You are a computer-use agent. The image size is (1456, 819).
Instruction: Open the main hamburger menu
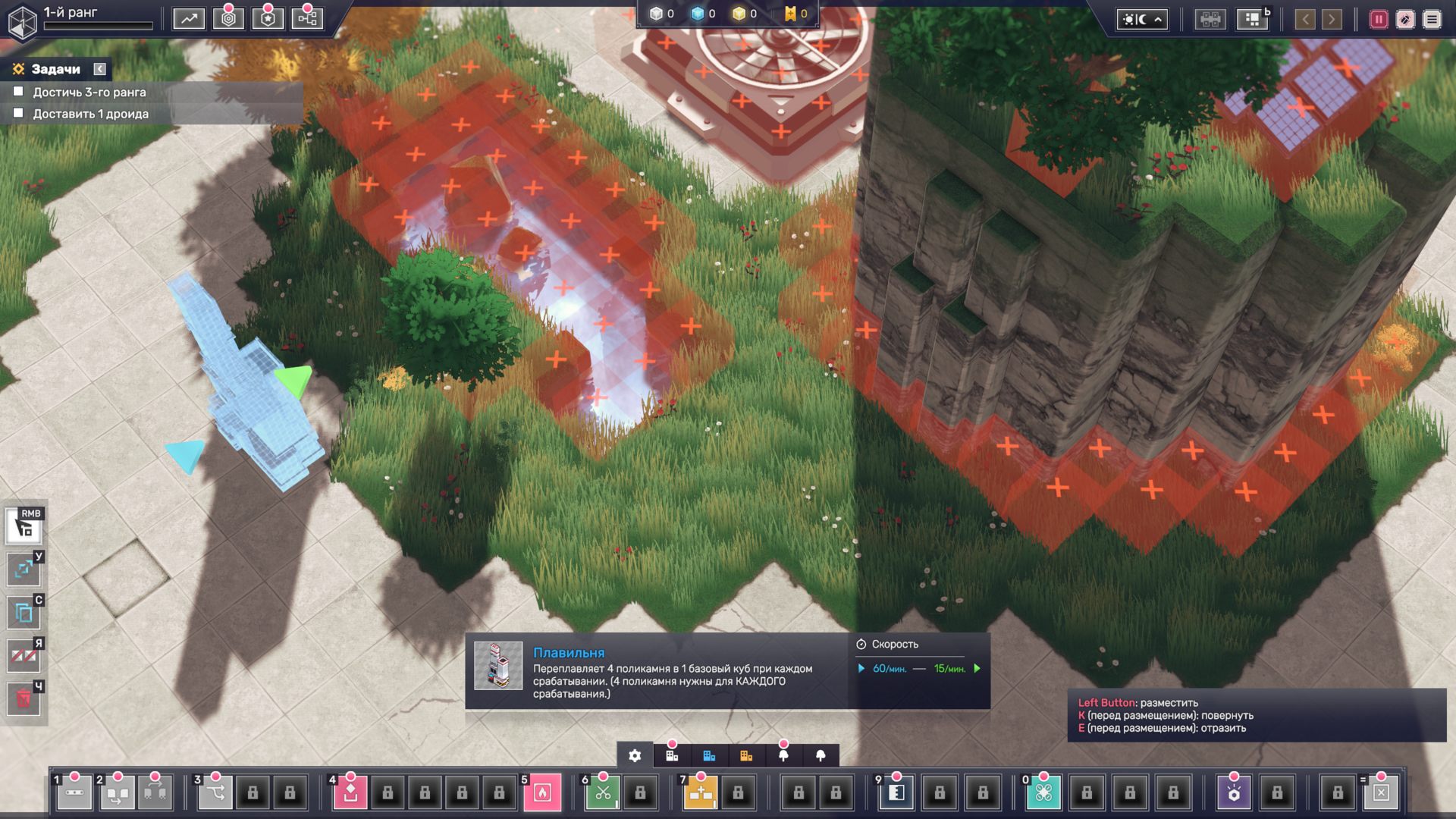tap(1432, 20)
